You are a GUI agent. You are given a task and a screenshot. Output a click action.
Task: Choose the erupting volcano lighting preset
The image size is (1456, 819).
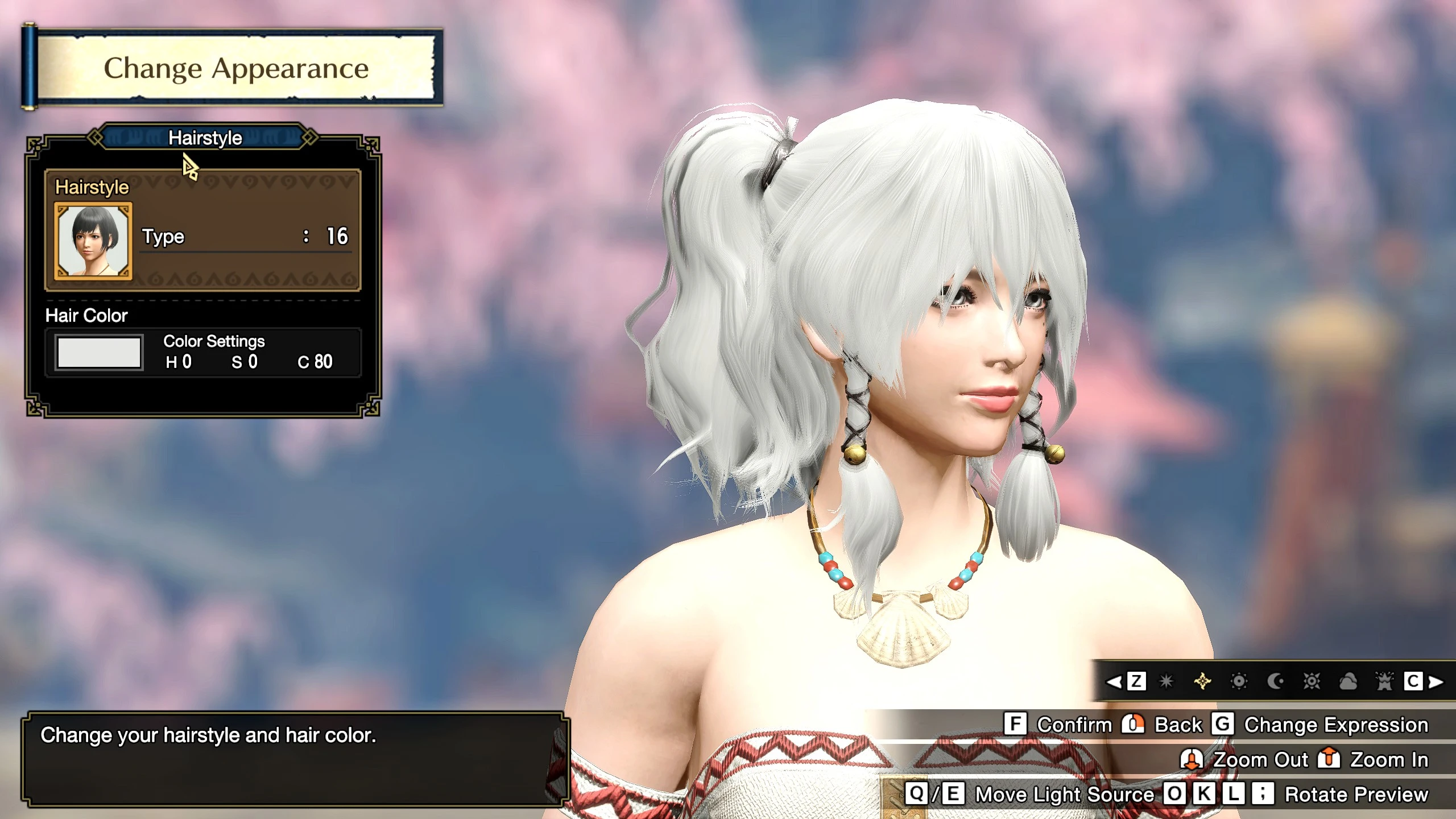pyautogui.click(x=1384, y=681)
